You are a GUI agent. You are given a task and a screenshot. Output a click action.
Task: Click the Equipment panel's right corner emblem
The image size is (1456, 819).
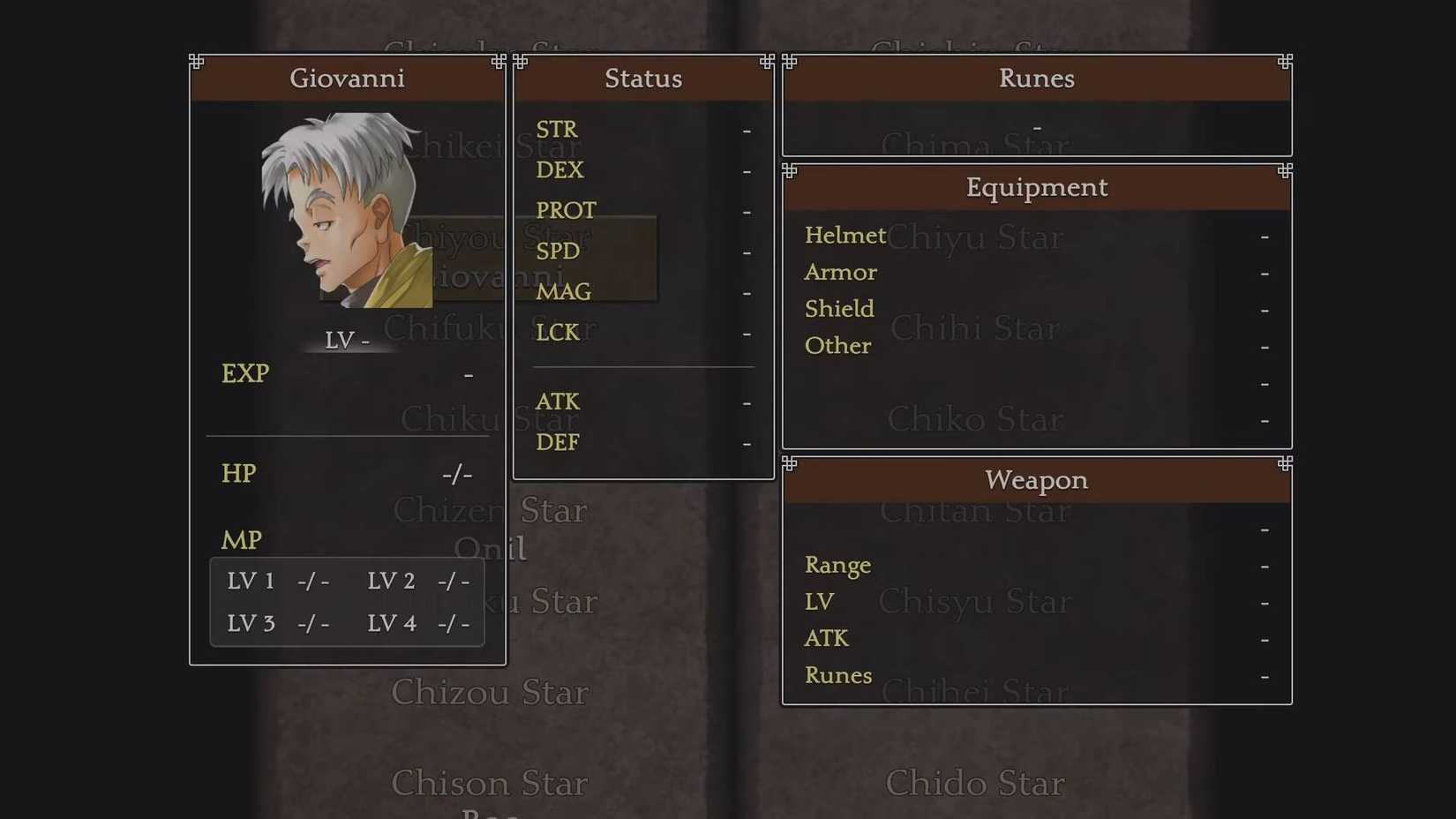click(x=1285, y=170)
